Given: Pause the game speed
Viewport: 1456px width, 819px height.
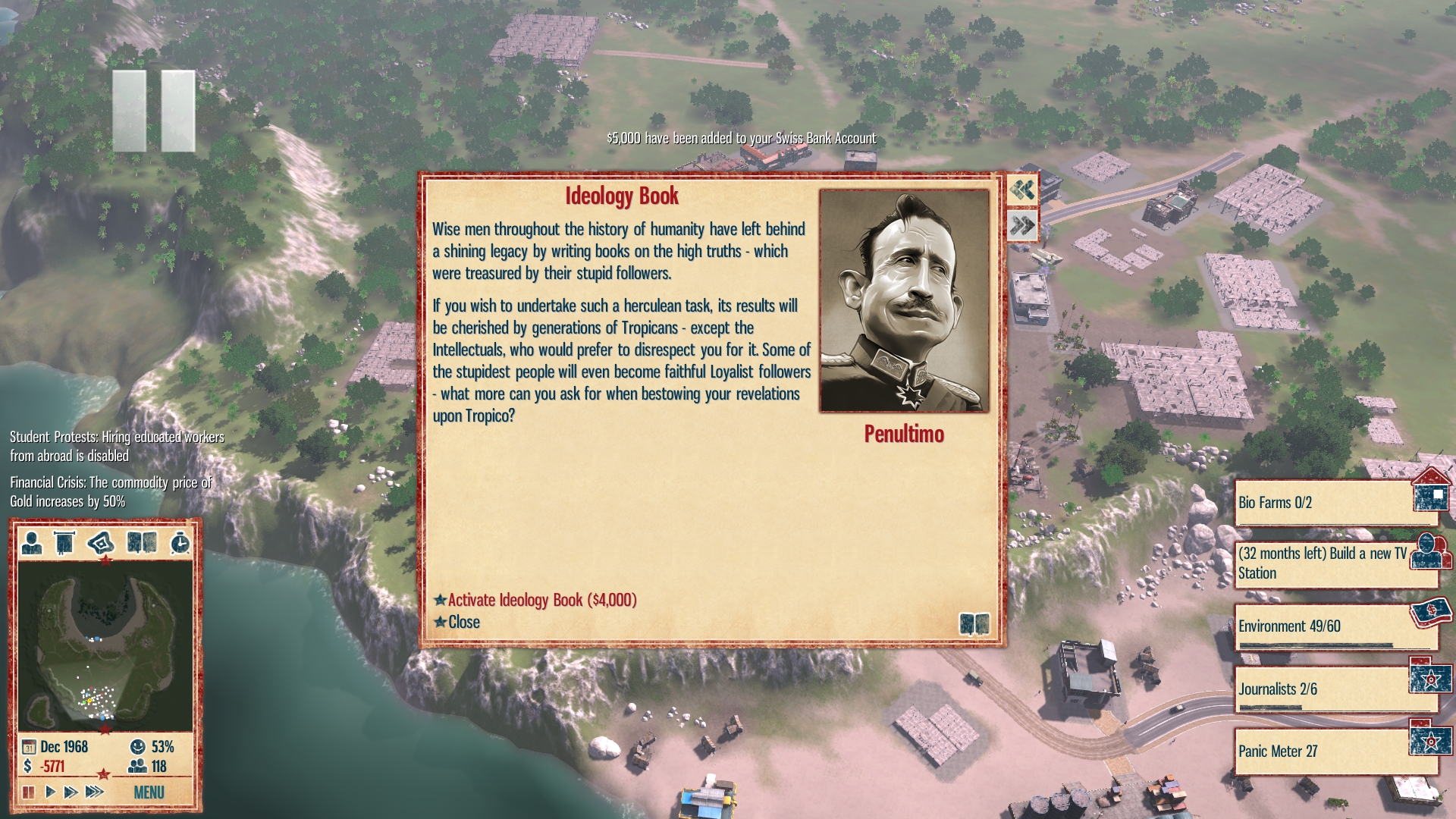Looking at the screenshot, I should coord(28,792).
